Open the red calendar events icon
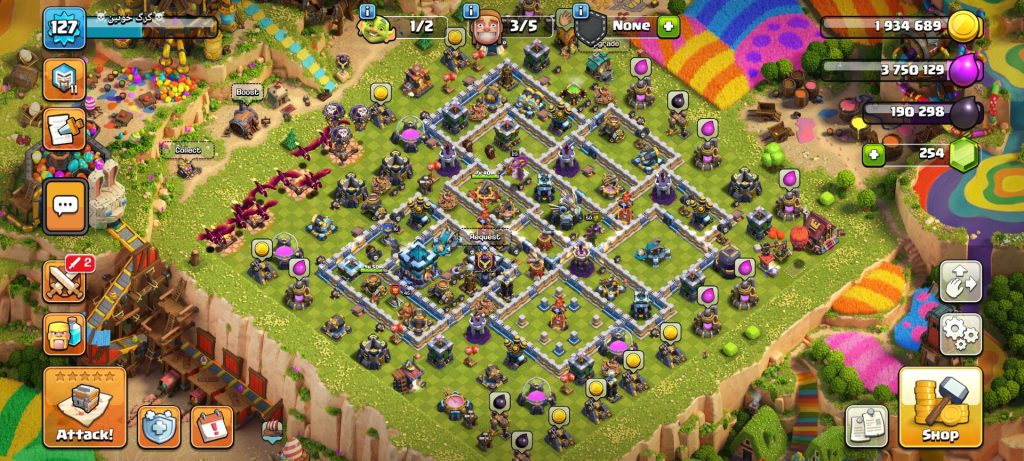Screen dimensions: 1024x461 coord(211,426)
